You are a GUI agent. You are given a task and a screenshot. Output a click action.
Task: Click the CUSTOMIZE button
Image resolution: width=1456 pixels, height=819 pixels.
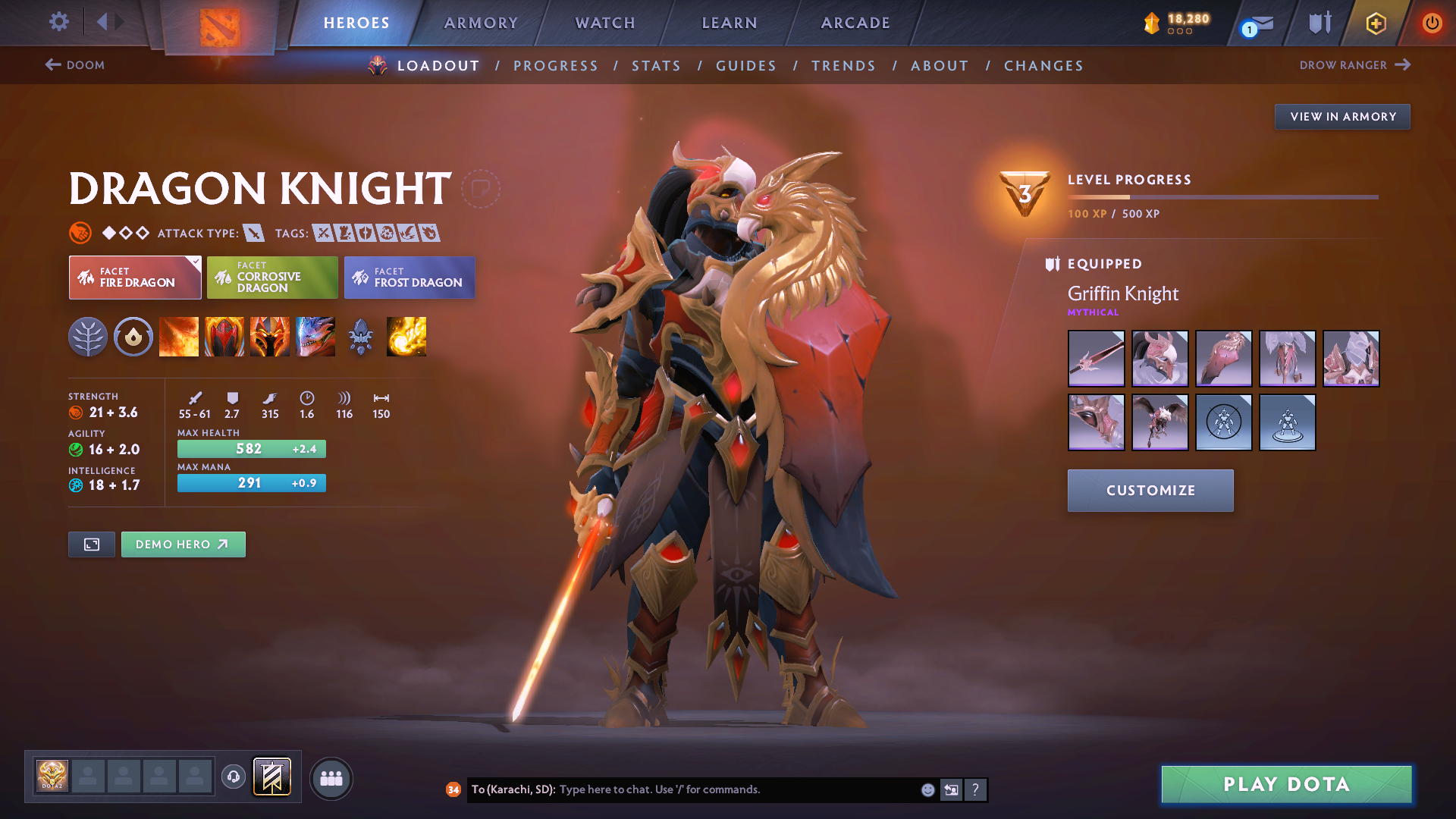point(1150,491)
